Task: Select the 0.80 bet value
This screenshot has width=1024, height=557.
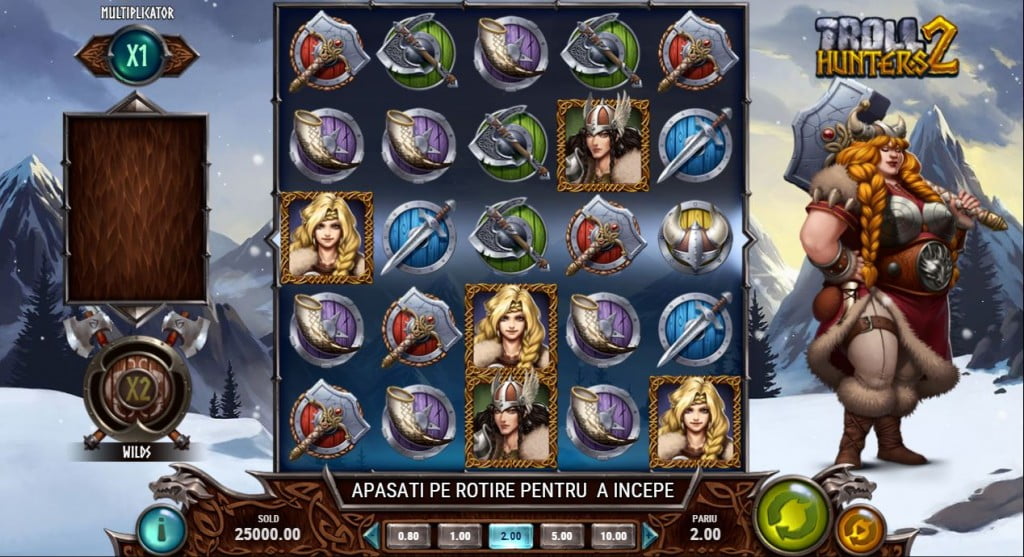Action: tap(408, 536)
